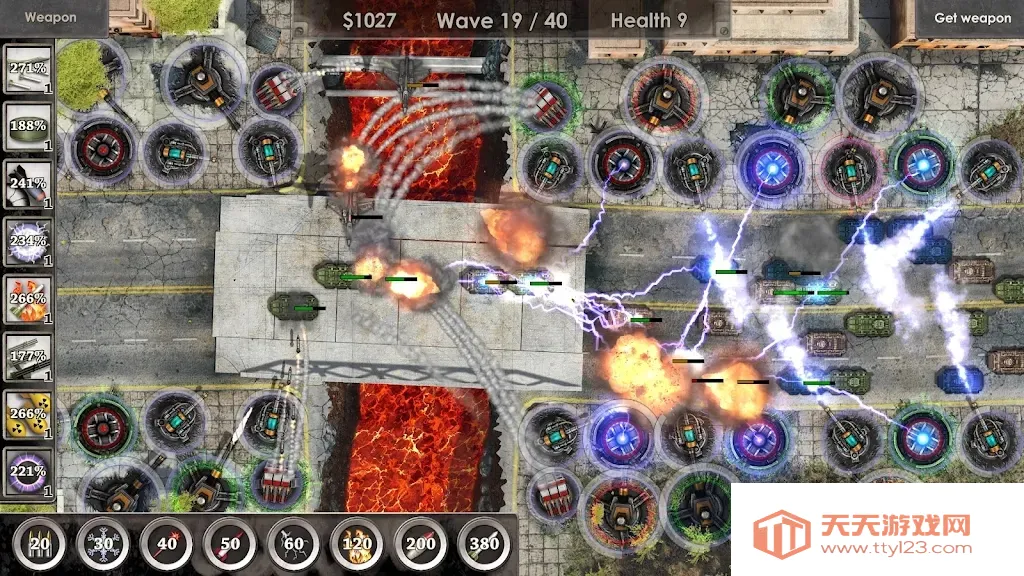The width and height of the screenshot is (1024, 576).
Task: Buy the 50-cost rocket tower
Action: pos(229,544)
